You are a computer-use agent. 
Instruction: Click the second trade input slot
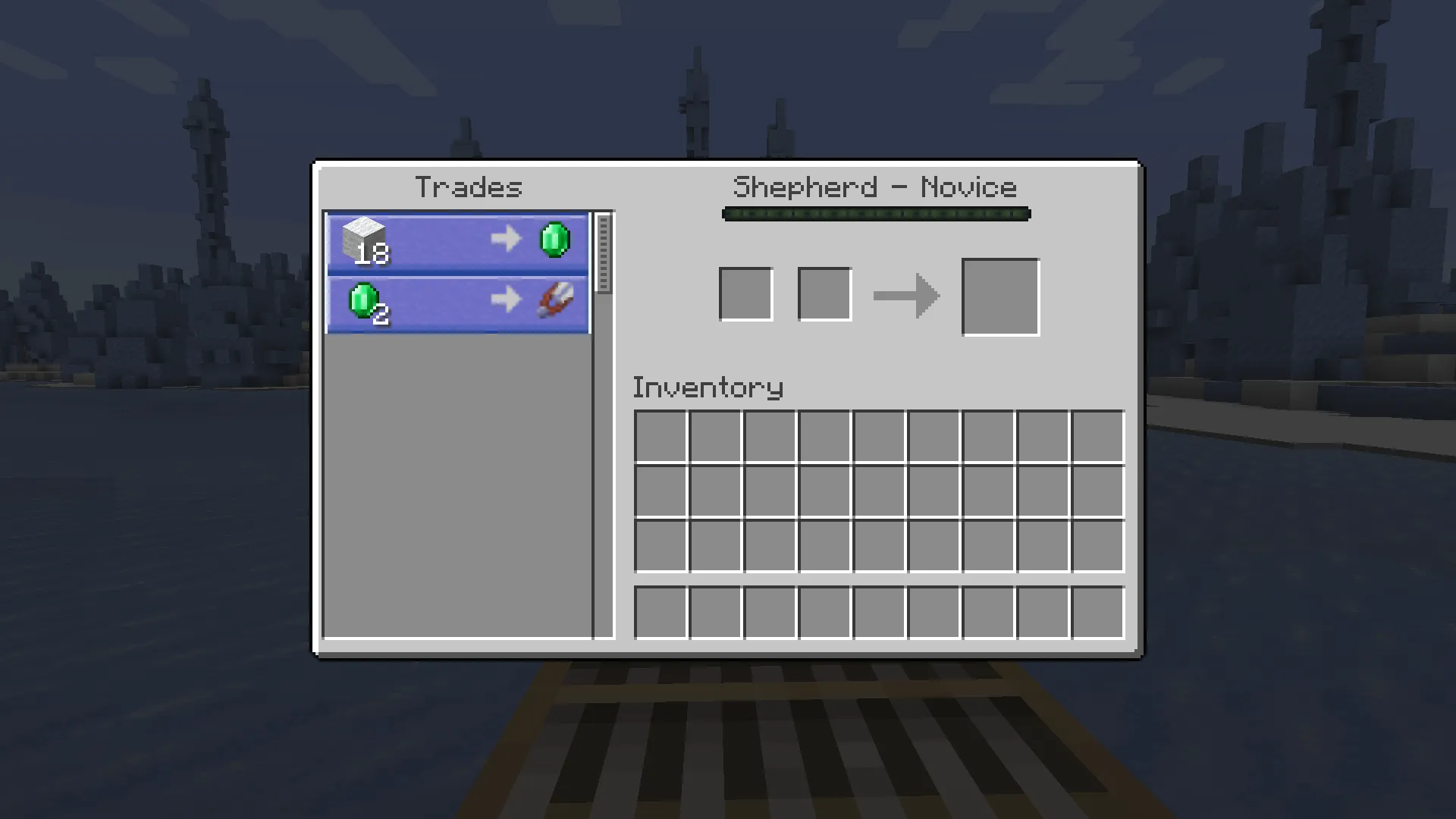(x=824, y=293)
